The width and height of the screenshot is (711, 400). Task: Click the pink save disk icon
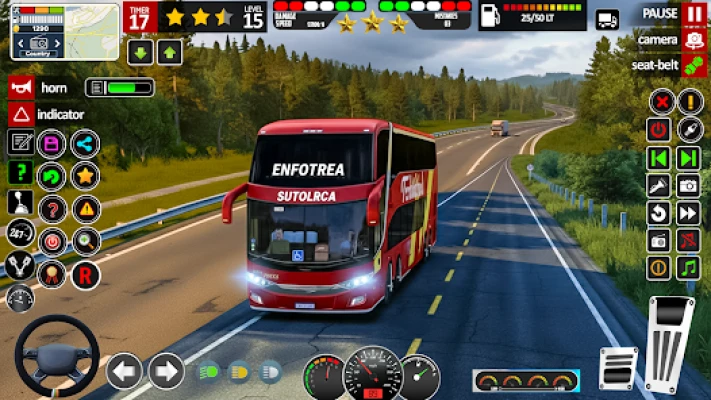51,144
